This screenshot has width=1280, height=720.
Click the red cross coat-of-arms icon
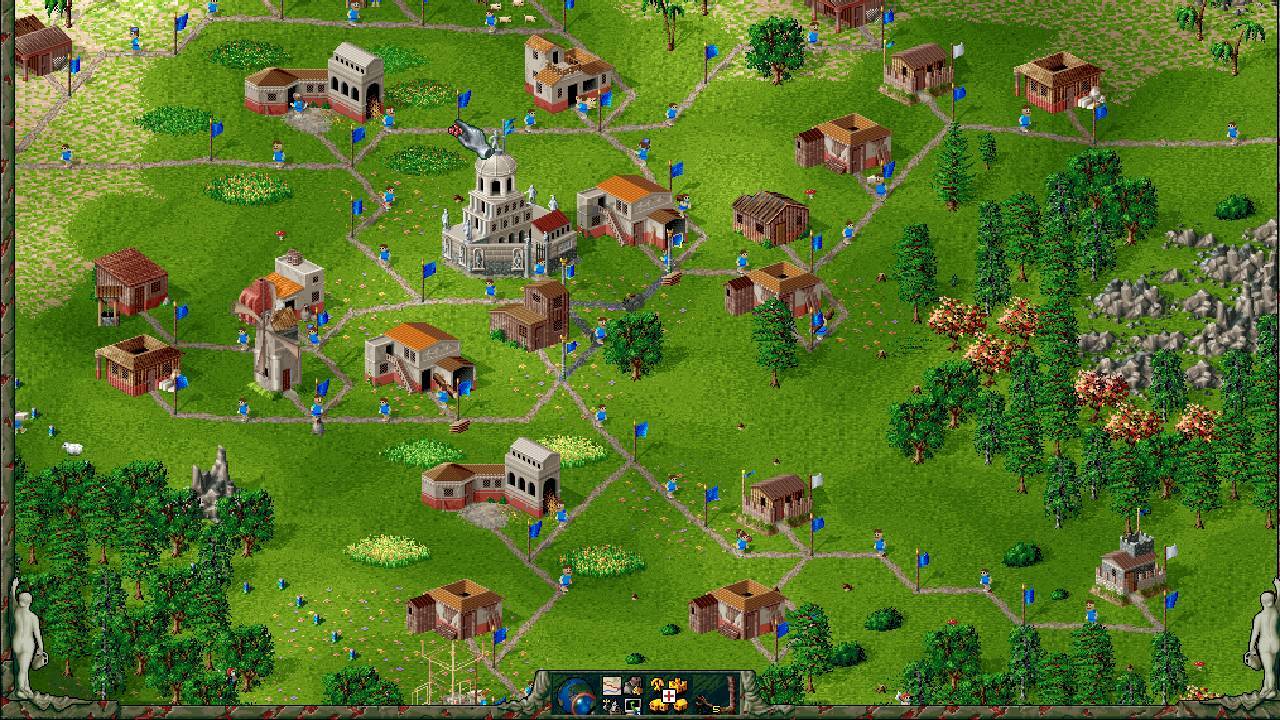click(668, 696)
